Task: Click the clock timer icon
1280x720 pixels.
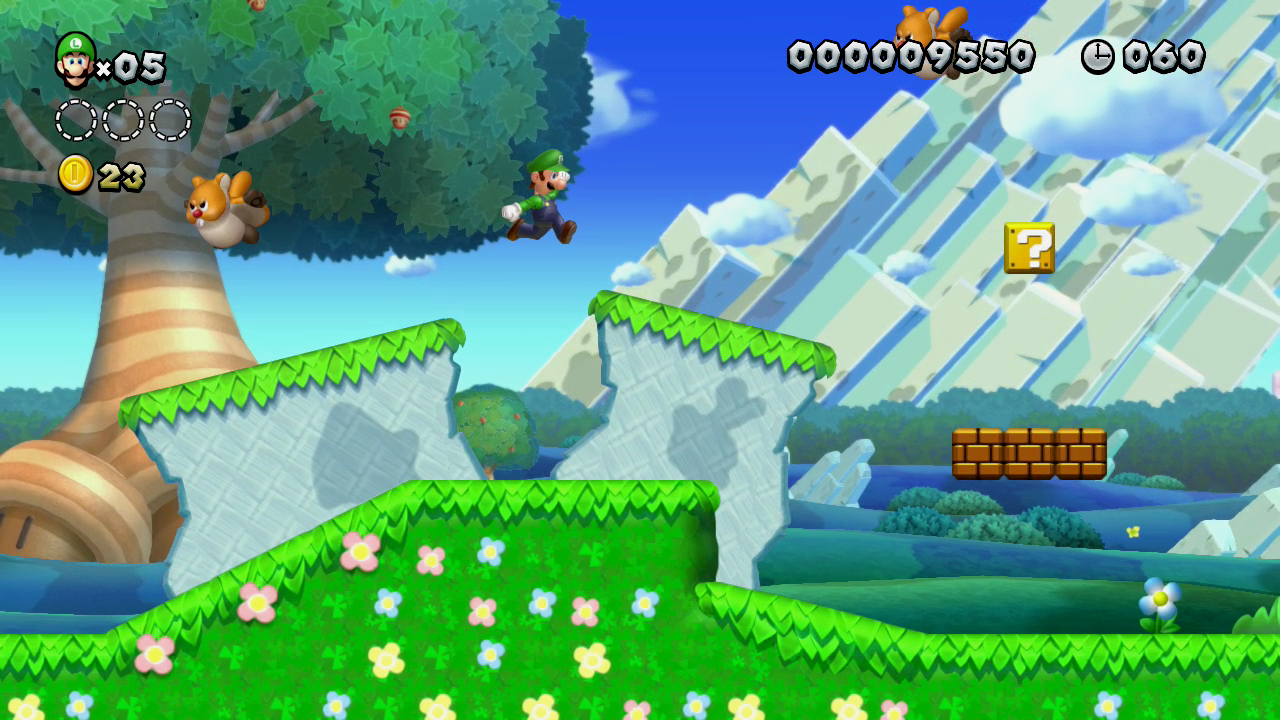Action: pos(1097,57)
